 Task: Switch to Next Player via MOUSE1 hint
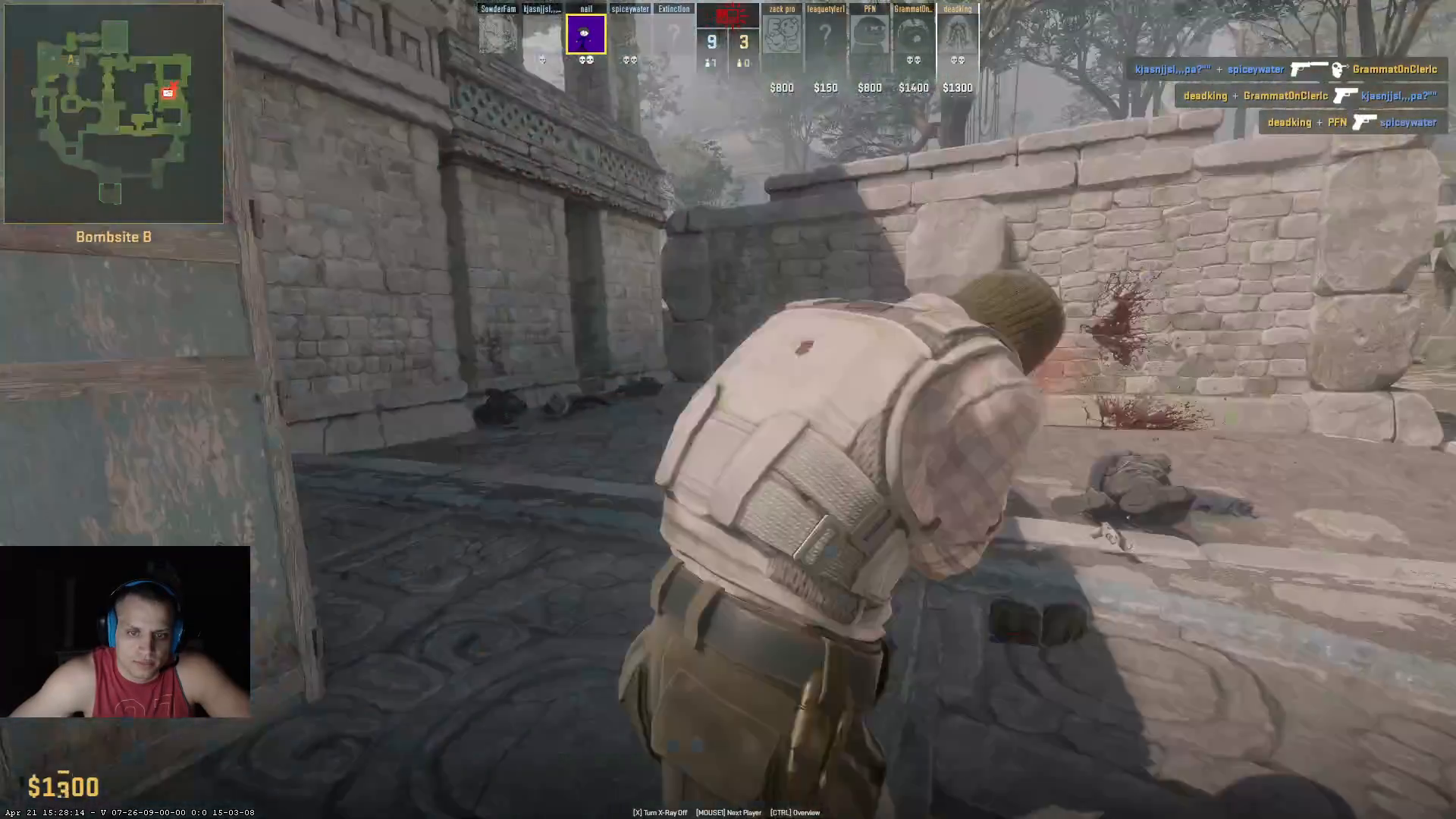[729, 812]
